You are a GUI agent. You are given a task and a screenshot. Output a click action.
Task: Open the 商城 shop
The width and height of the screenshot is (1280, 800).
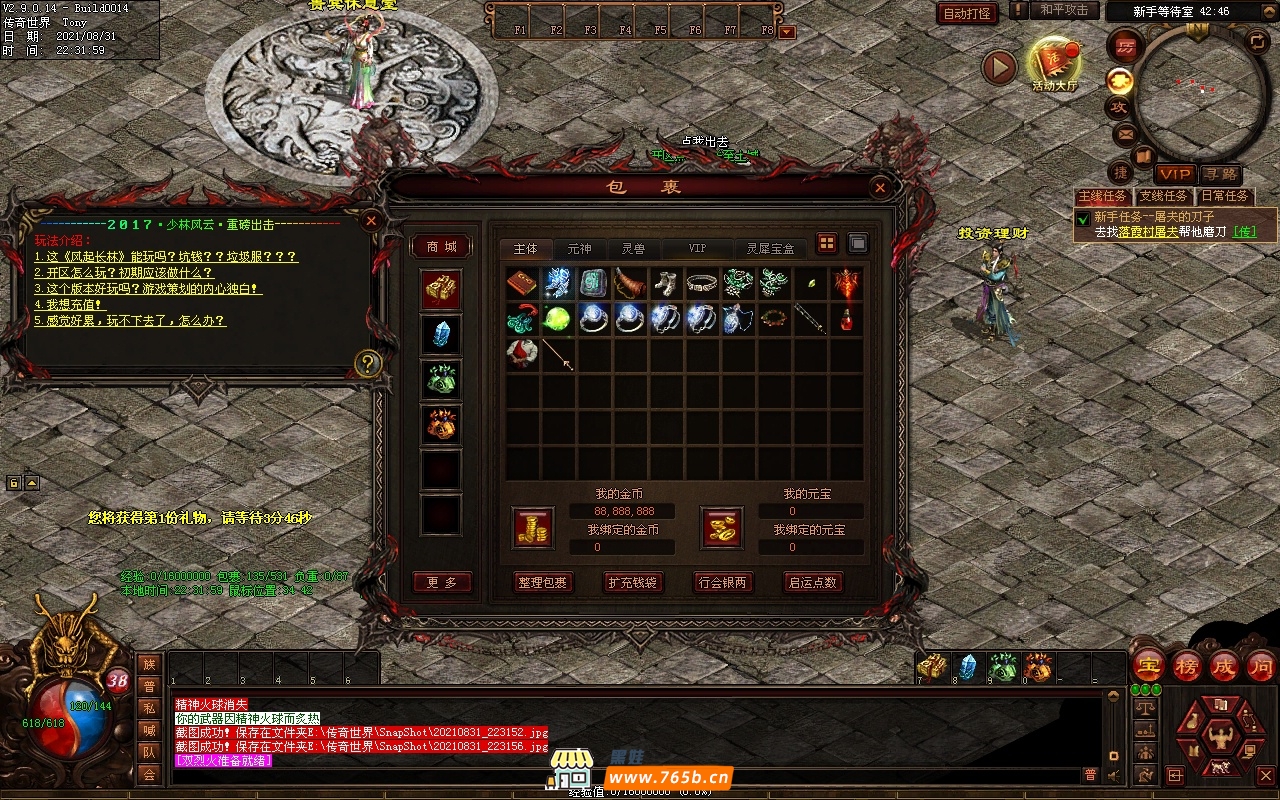(x=441, y=247)
